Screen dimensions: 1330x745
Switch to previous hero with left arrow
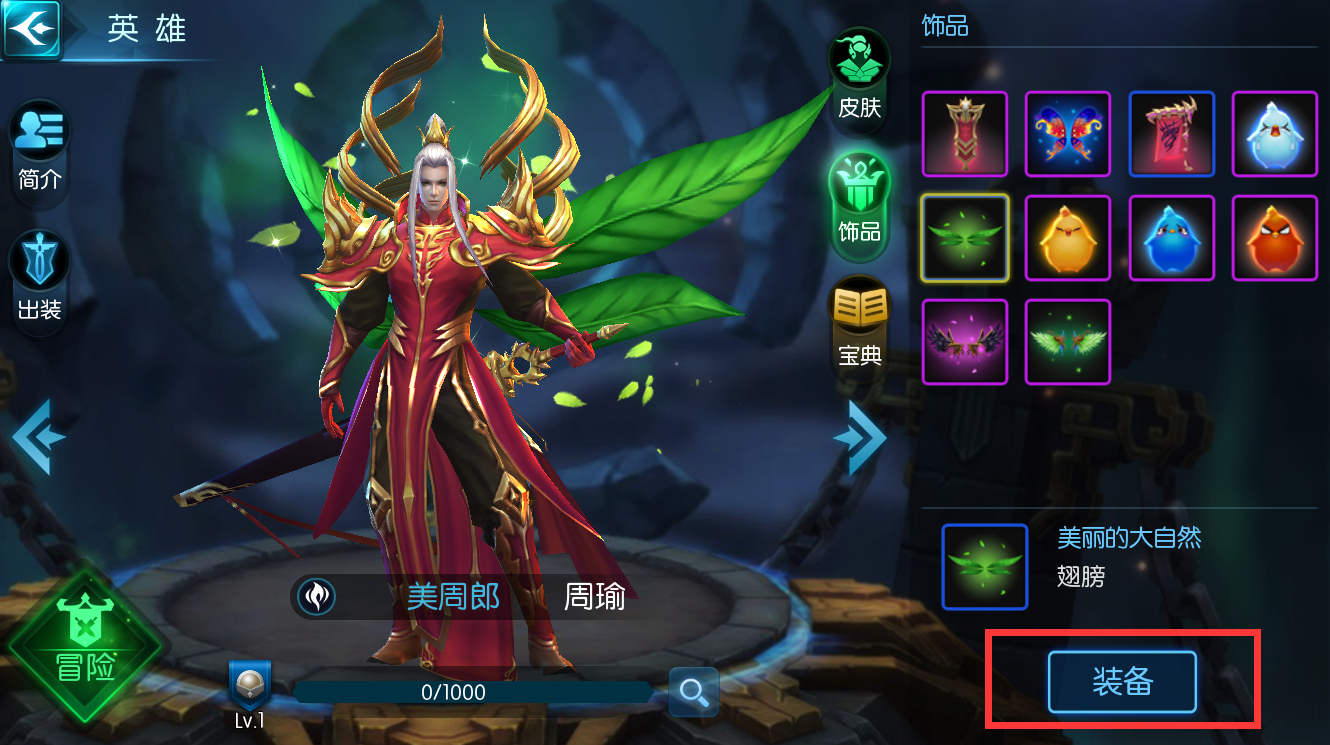(x=38, y=437)
